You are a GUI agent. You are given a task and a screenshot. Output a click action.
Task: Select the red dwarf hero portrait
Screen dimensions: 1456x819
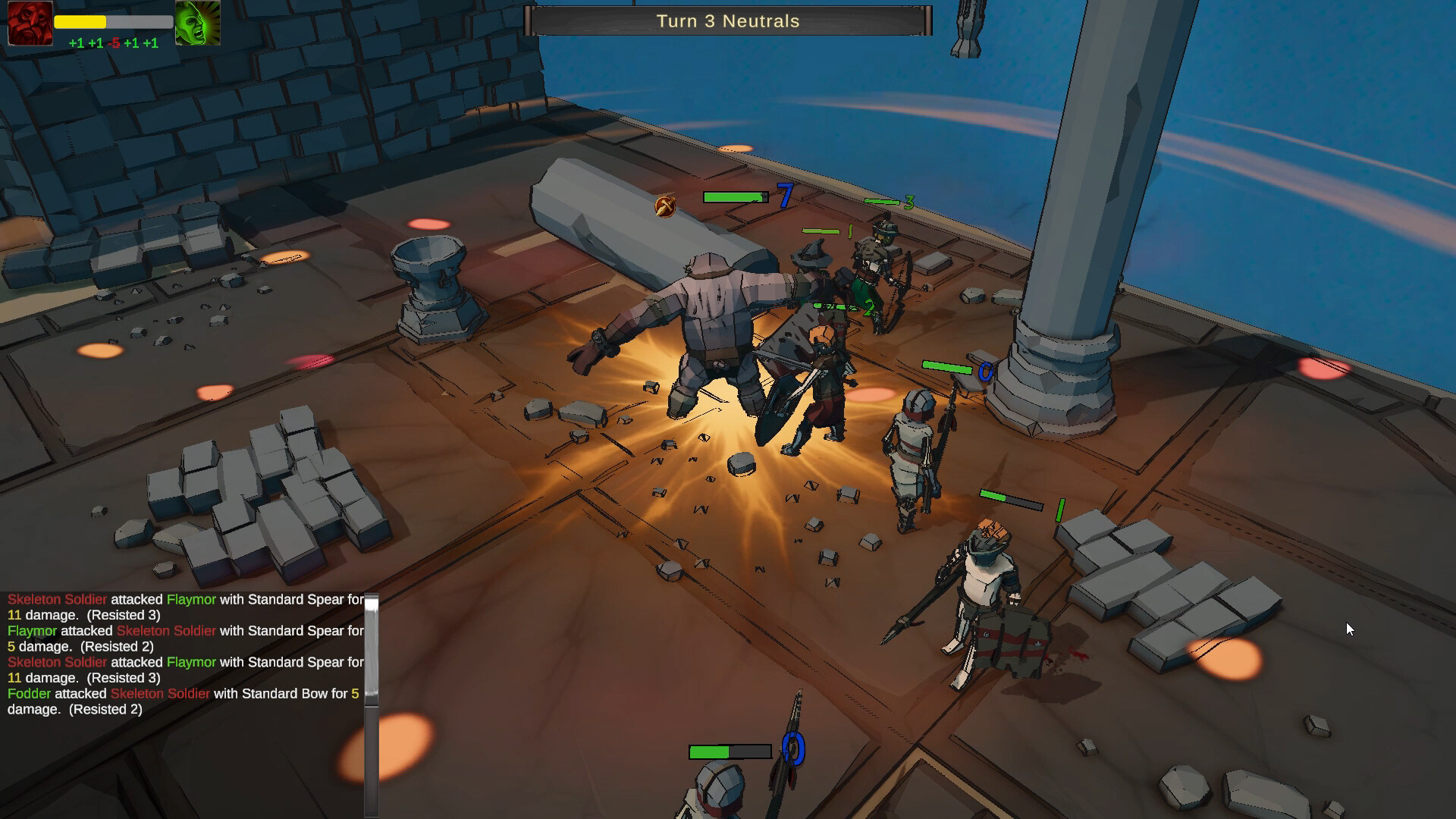click(30, 24)
